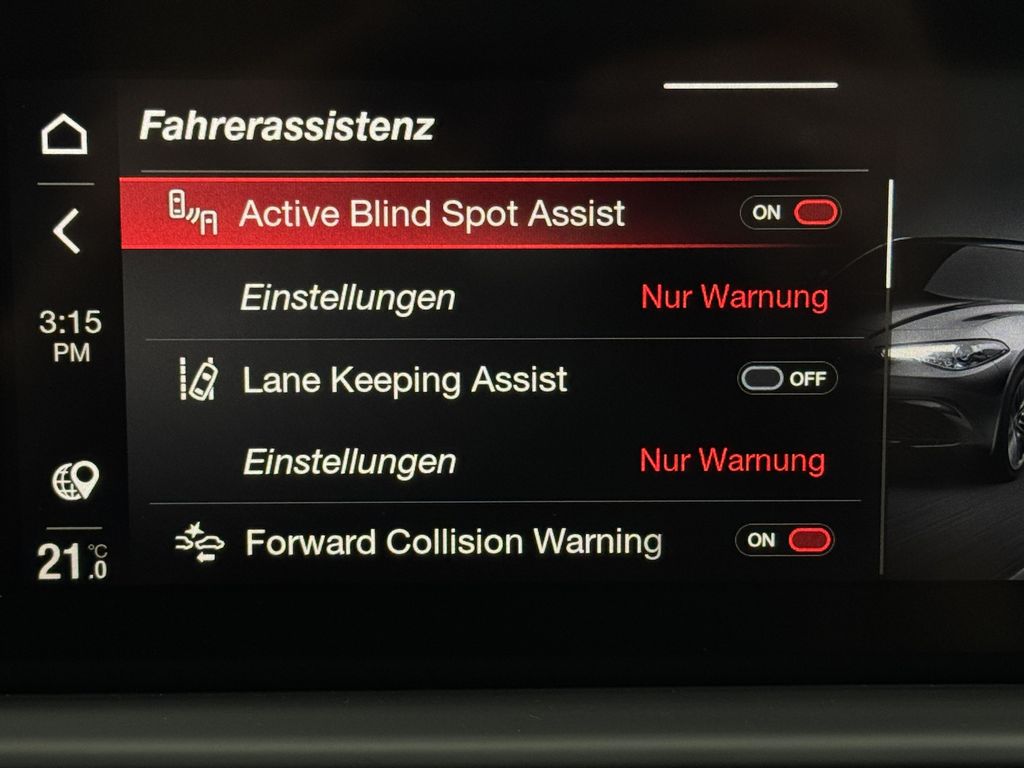
Task: Turn on the Lane Keeping Assist toggle
Action: click(x=787, y=379)
